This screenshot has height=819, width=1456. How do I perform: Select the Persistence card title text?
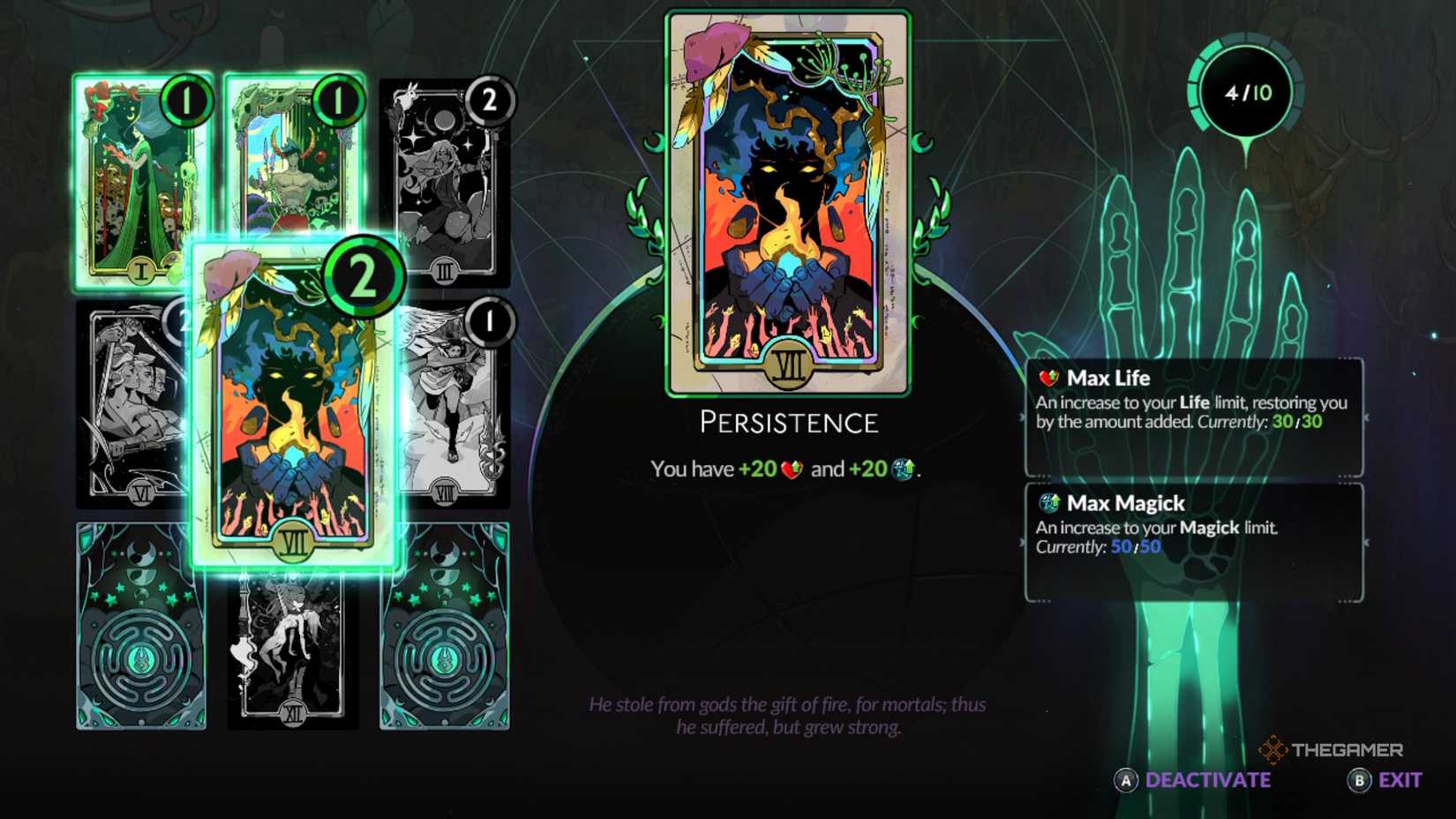[788, 423]
